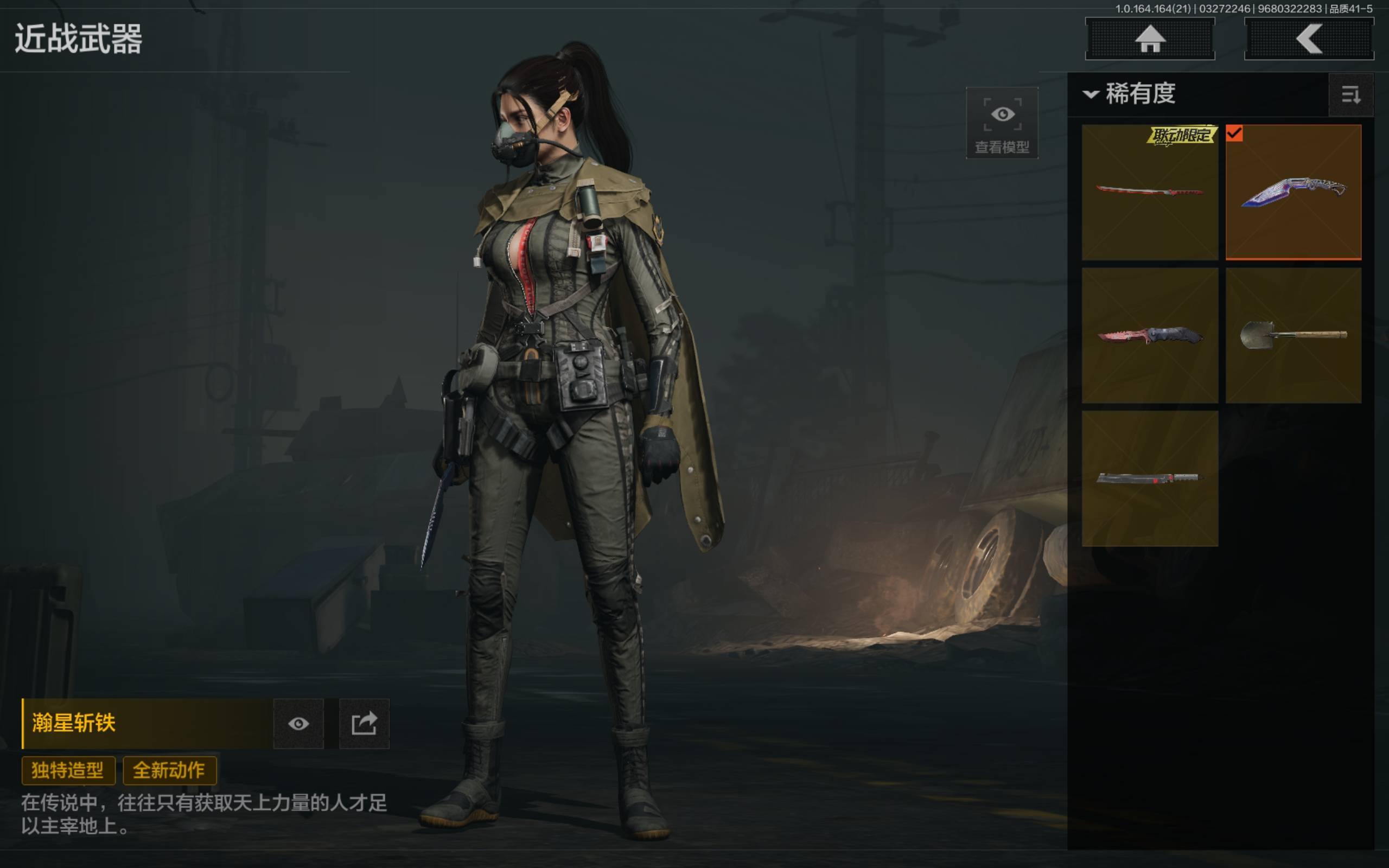Go back with the arrow button
This screenshot has width=1389, height=868.
pyautogui.click(x=1309, y=39)
